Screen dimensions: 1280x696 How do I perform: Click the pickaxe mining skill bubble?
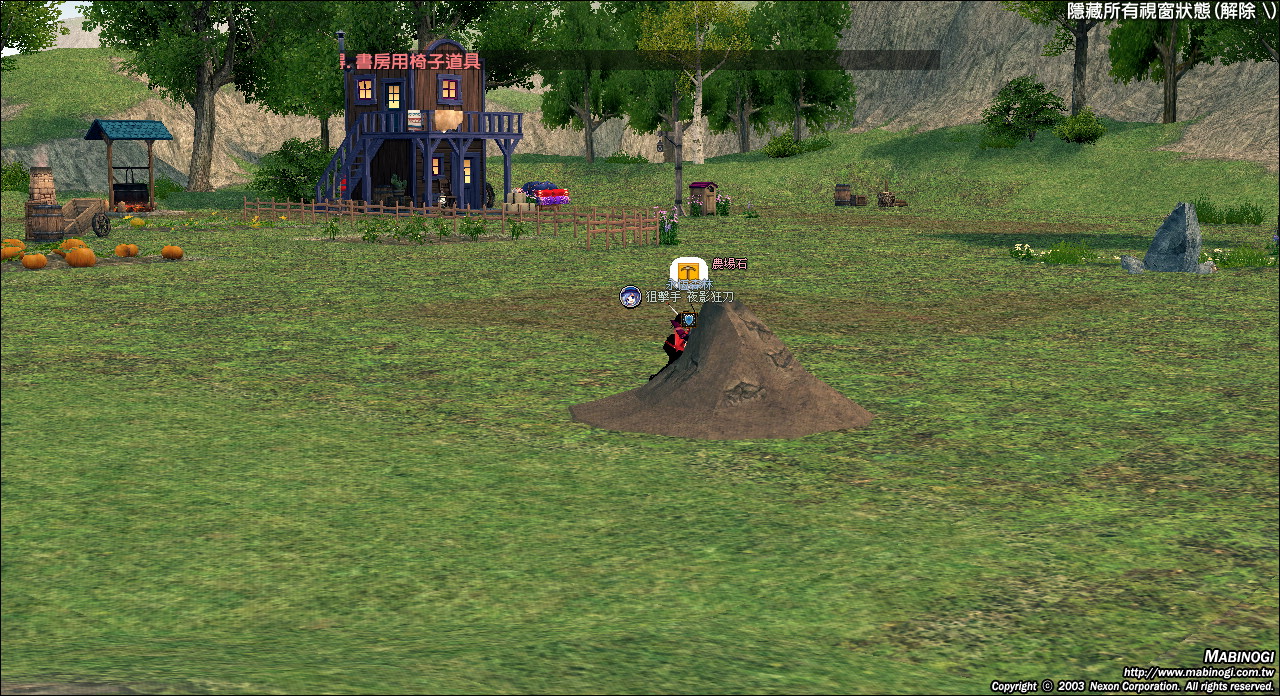(x=688, y=271)
